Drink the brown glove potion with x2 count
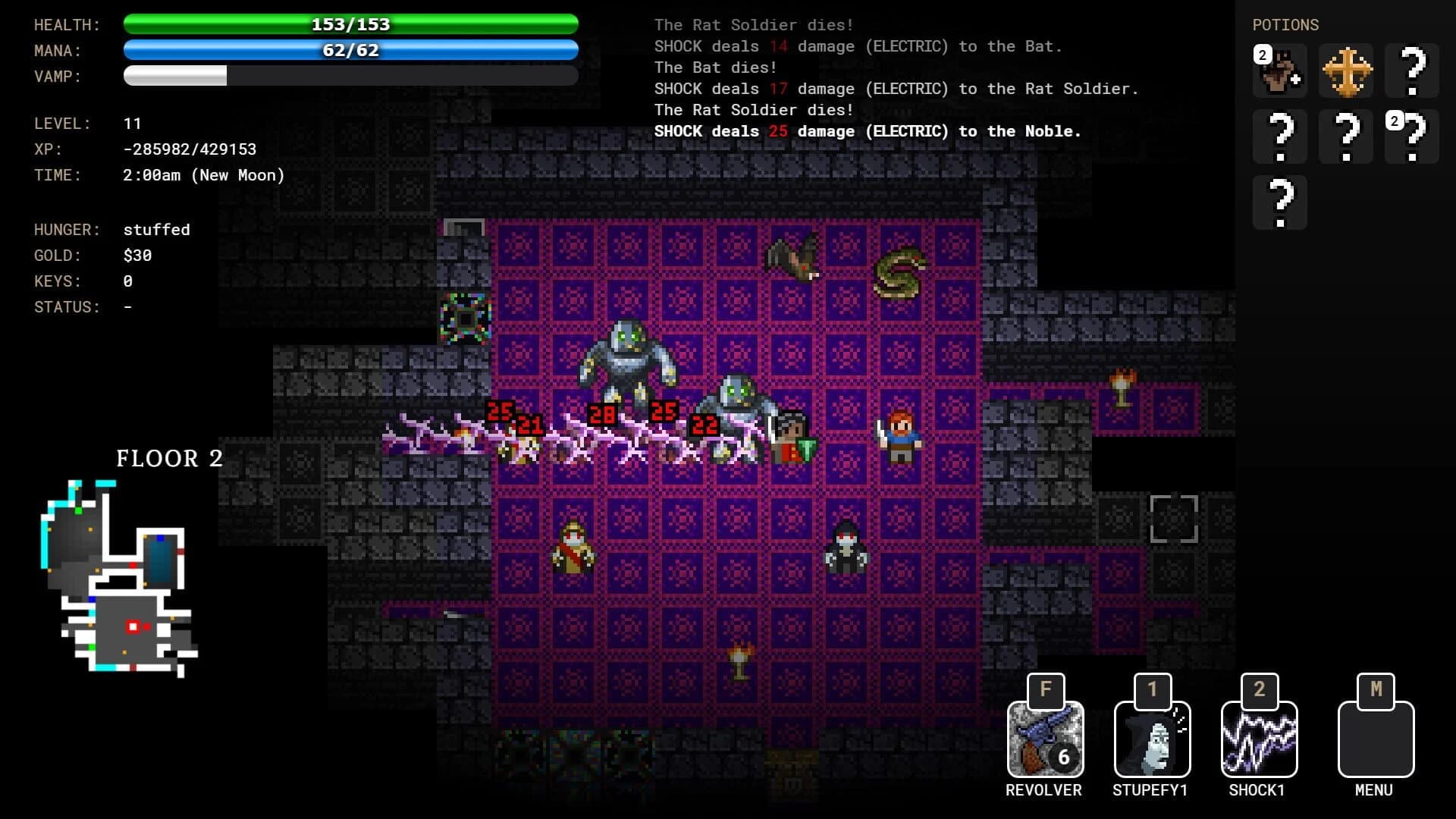1456x819 pixels. (1280, 71)
